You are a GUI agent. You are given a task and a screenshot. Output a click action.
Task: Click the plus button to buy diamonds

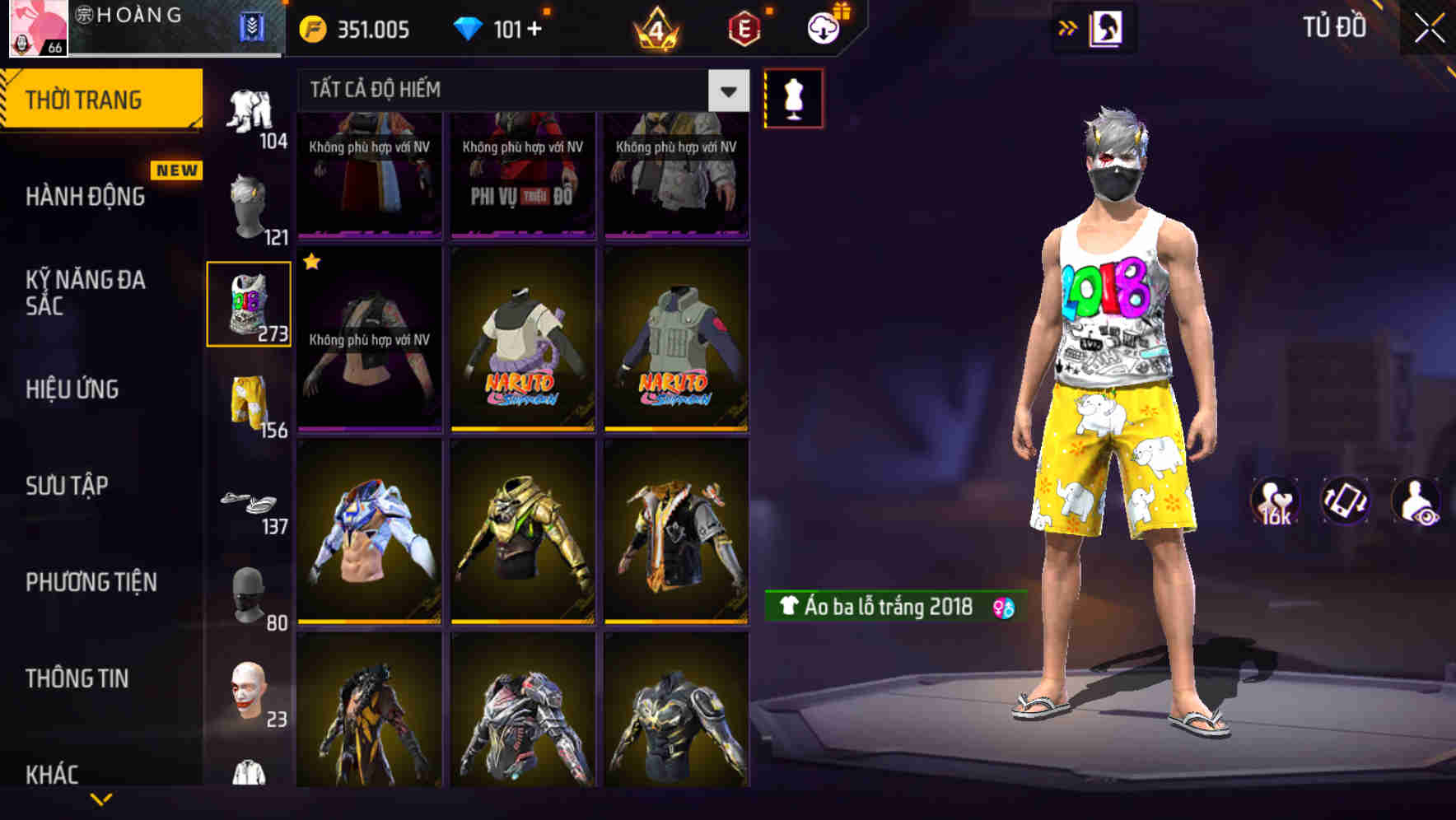pyautogui.click(x=536, y=27)
